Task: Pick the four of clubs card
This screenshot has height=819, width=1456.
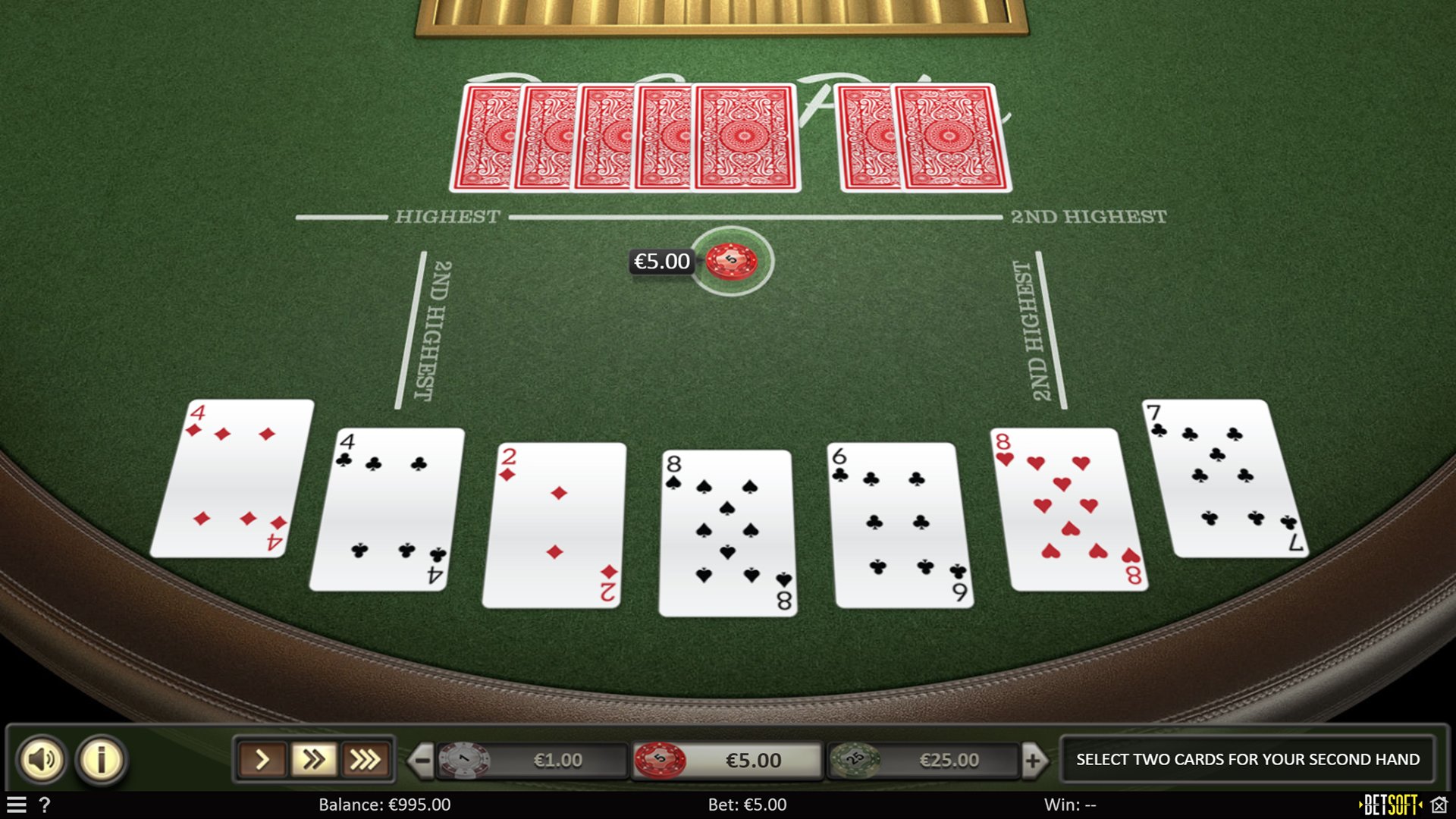Action: [x=388, y=509]
